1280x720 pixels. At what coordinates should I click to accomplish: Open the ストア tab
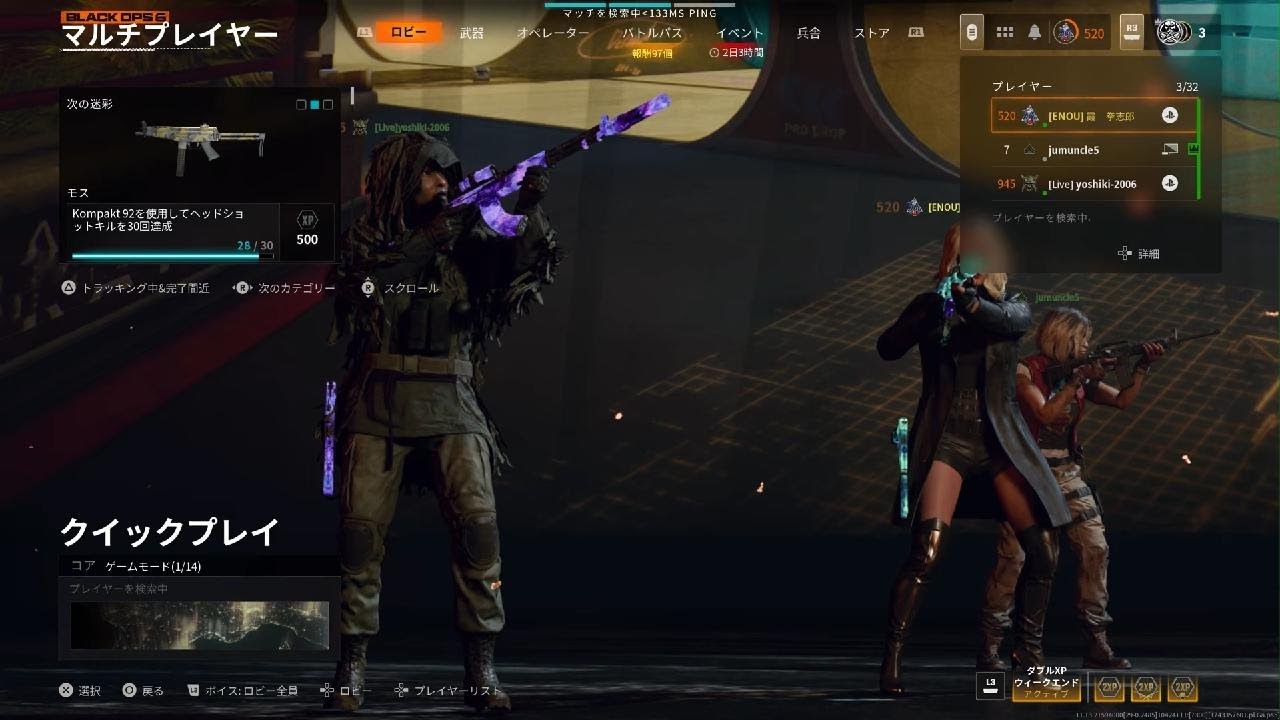click(872, 33)
